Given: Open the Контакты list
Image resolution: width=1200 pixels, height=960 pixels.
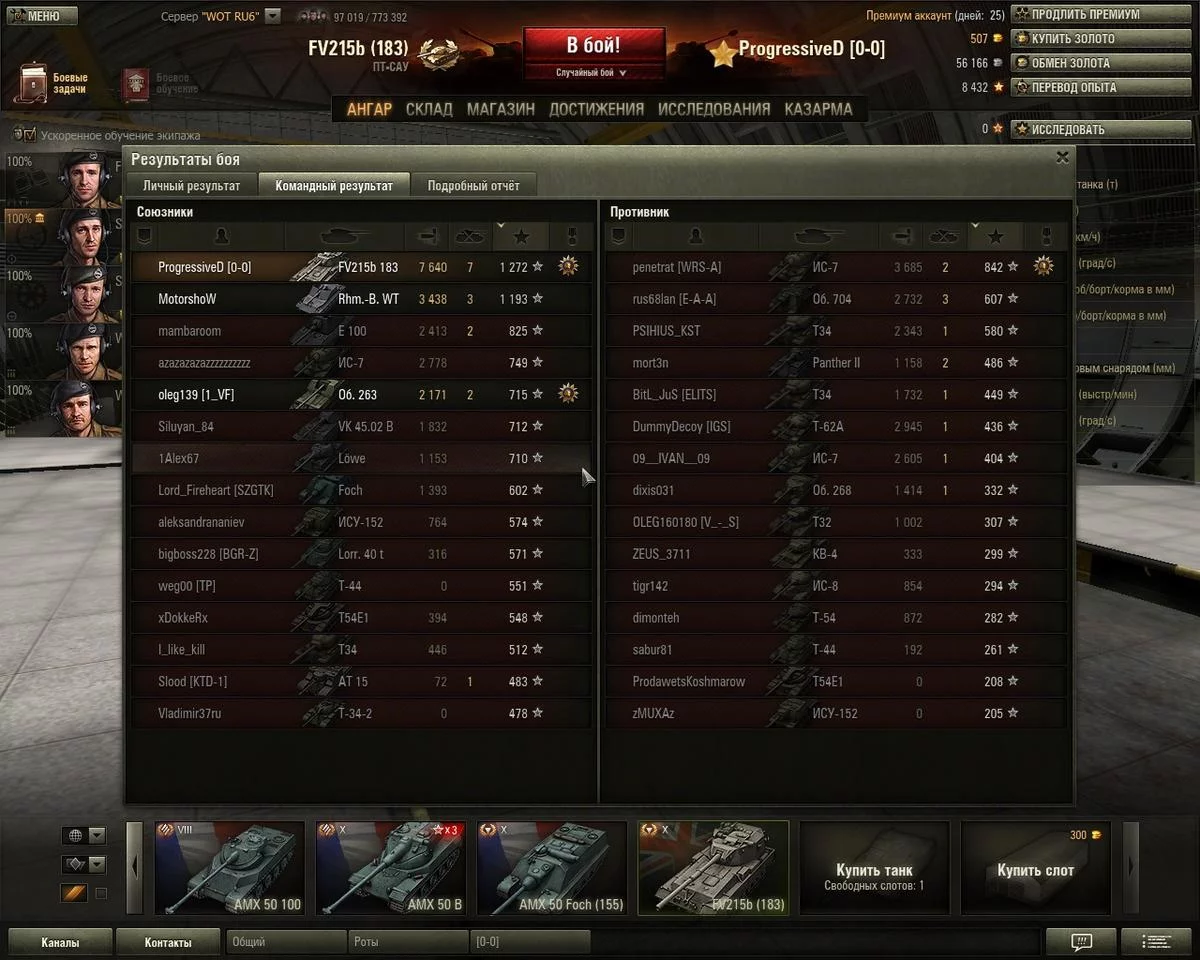Looking at the screenshot, I should [x=167, y=942].
